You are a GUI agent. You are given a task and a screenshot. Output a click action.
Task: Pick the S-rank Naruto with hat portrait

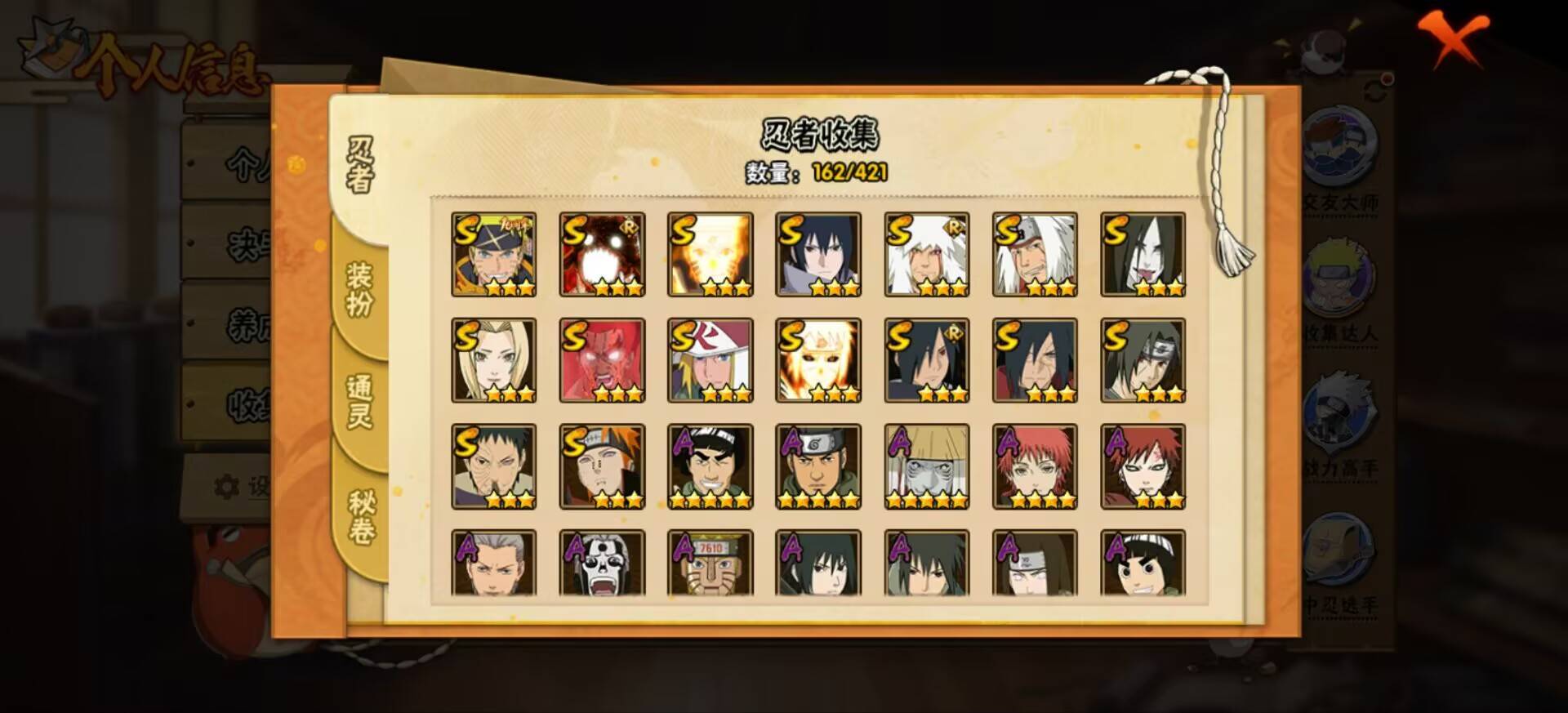[x=493, y=254]
